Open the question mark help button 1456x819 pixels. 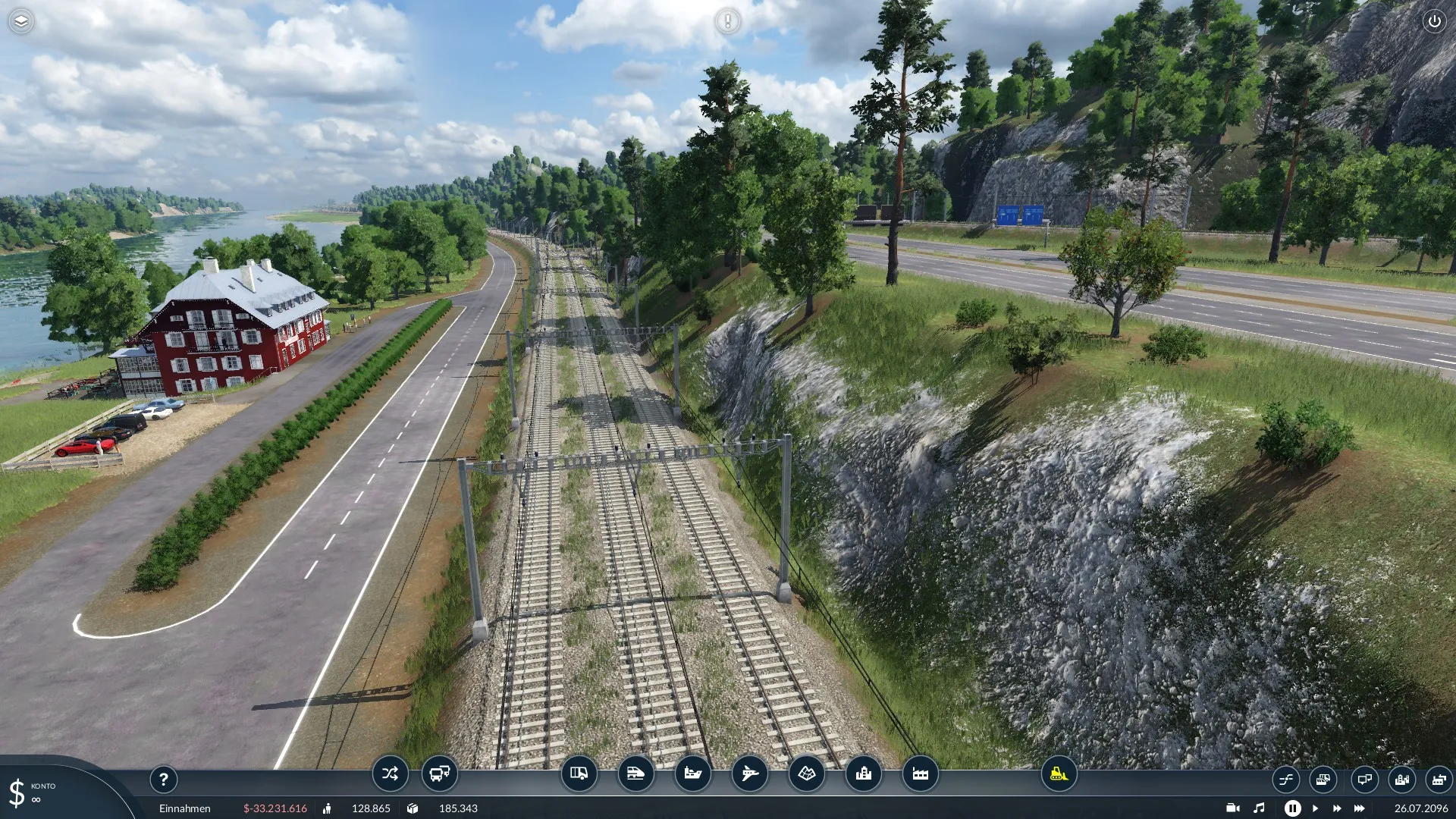(163, 779)
